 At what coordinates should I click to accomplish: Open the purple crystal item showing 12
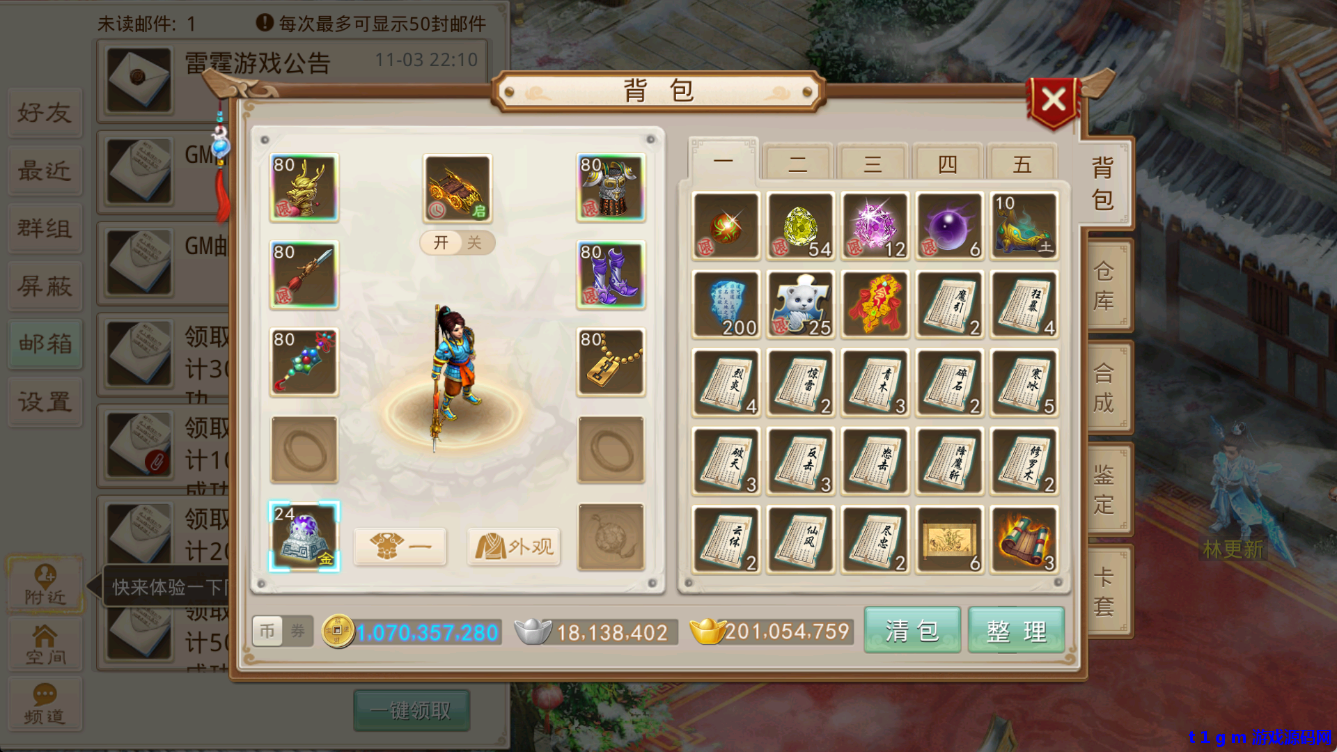[874, 223]
